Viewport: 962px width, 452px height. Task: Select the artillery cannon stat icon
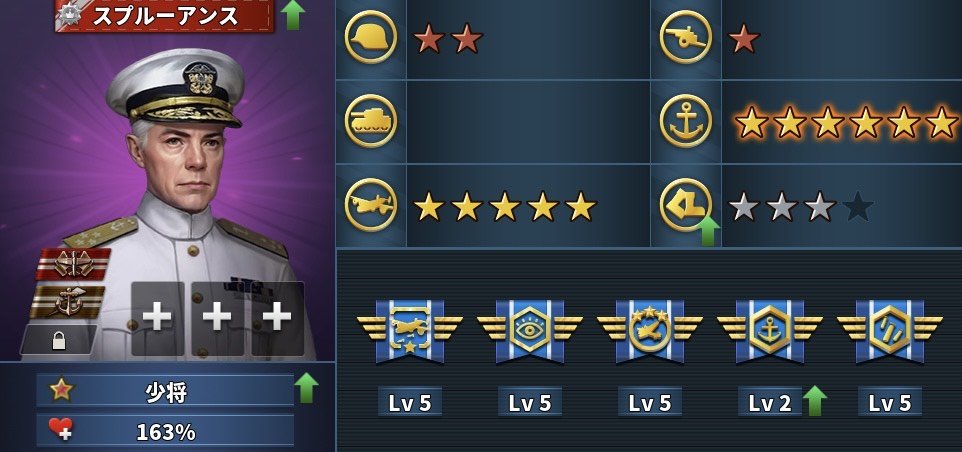[x=686, y=39]
